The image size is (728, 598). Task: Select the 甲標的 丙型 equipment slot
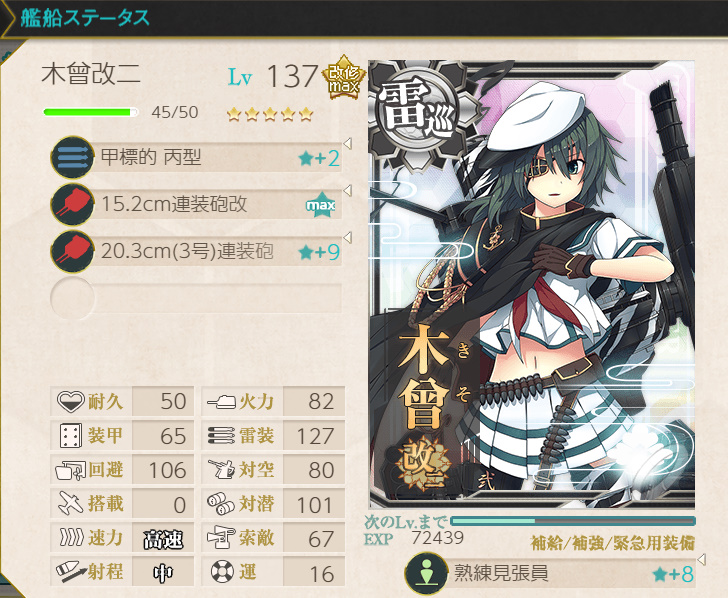click(197, 158)
